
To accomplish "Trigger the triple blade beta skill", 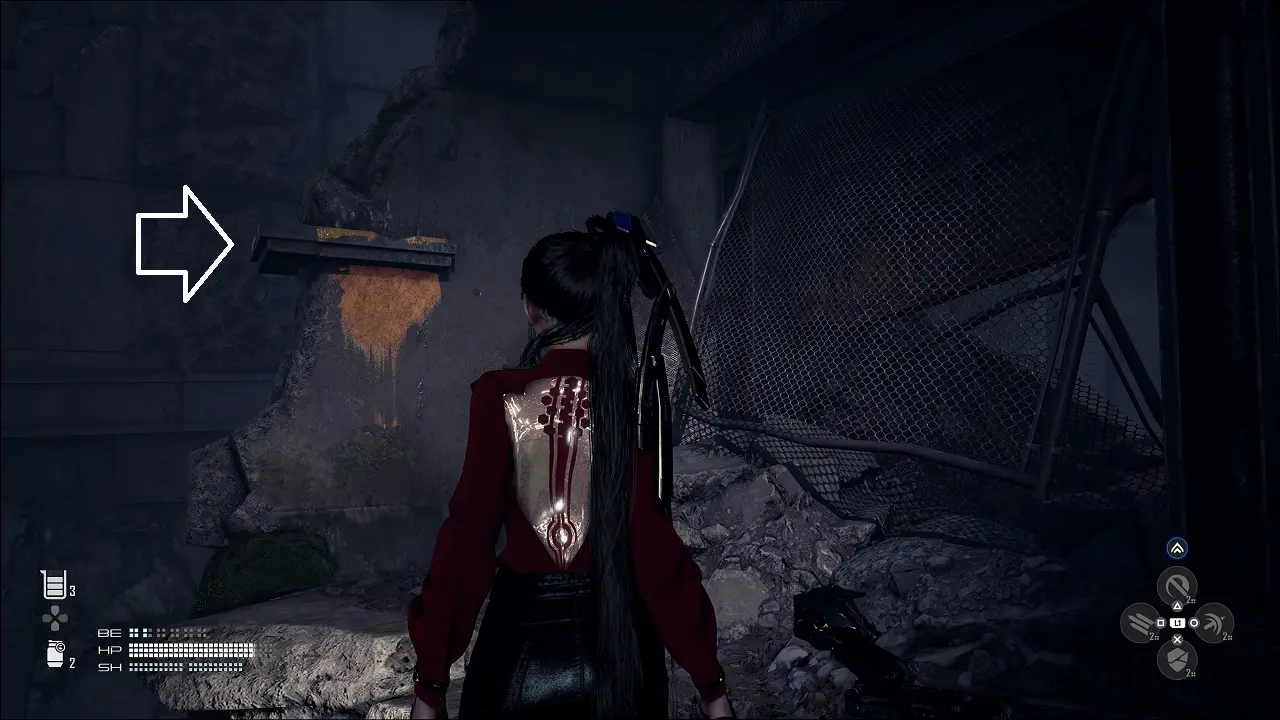I will point(1140,623).
